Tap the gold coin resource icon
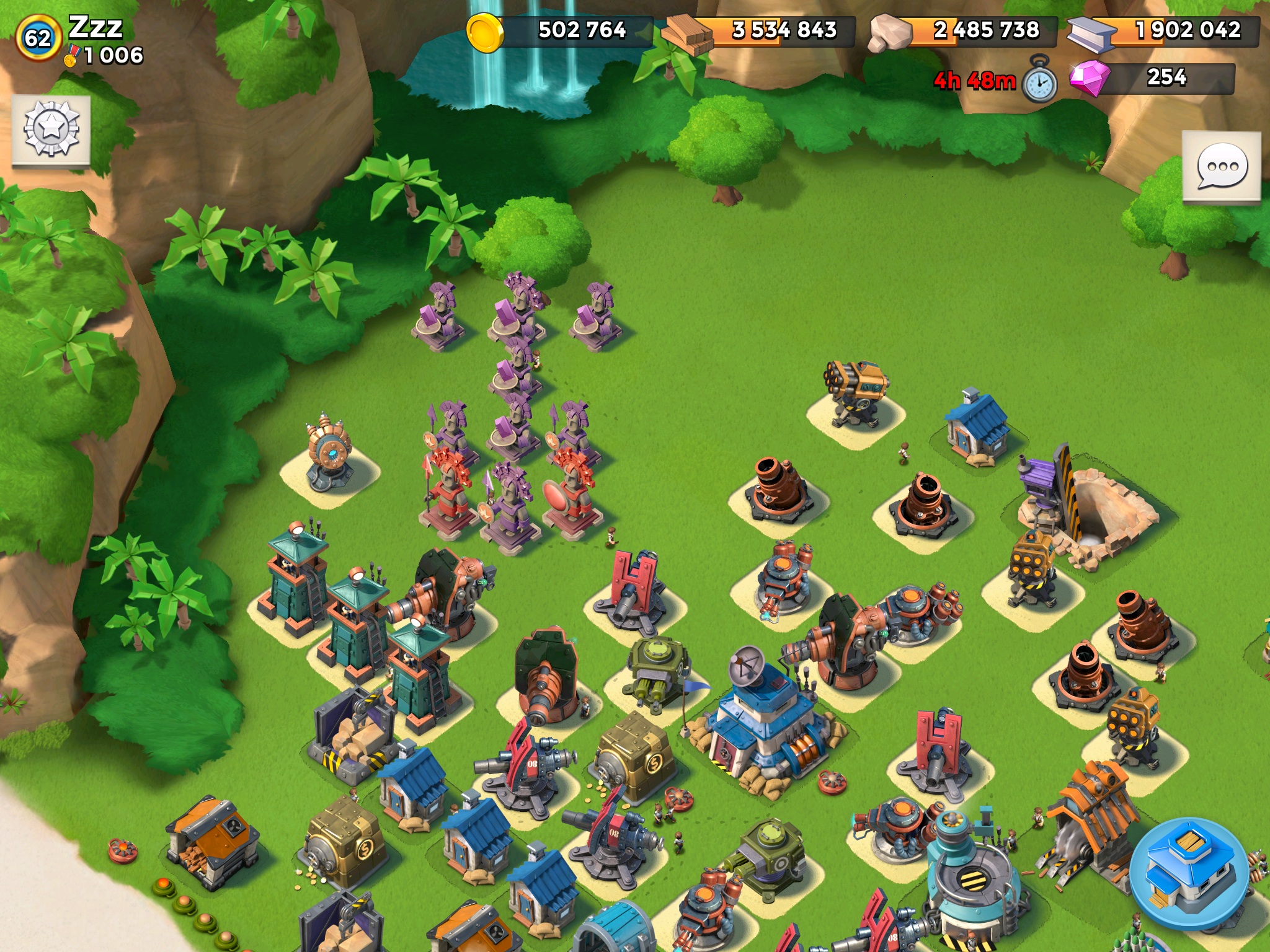 click(x=485, y=32)
